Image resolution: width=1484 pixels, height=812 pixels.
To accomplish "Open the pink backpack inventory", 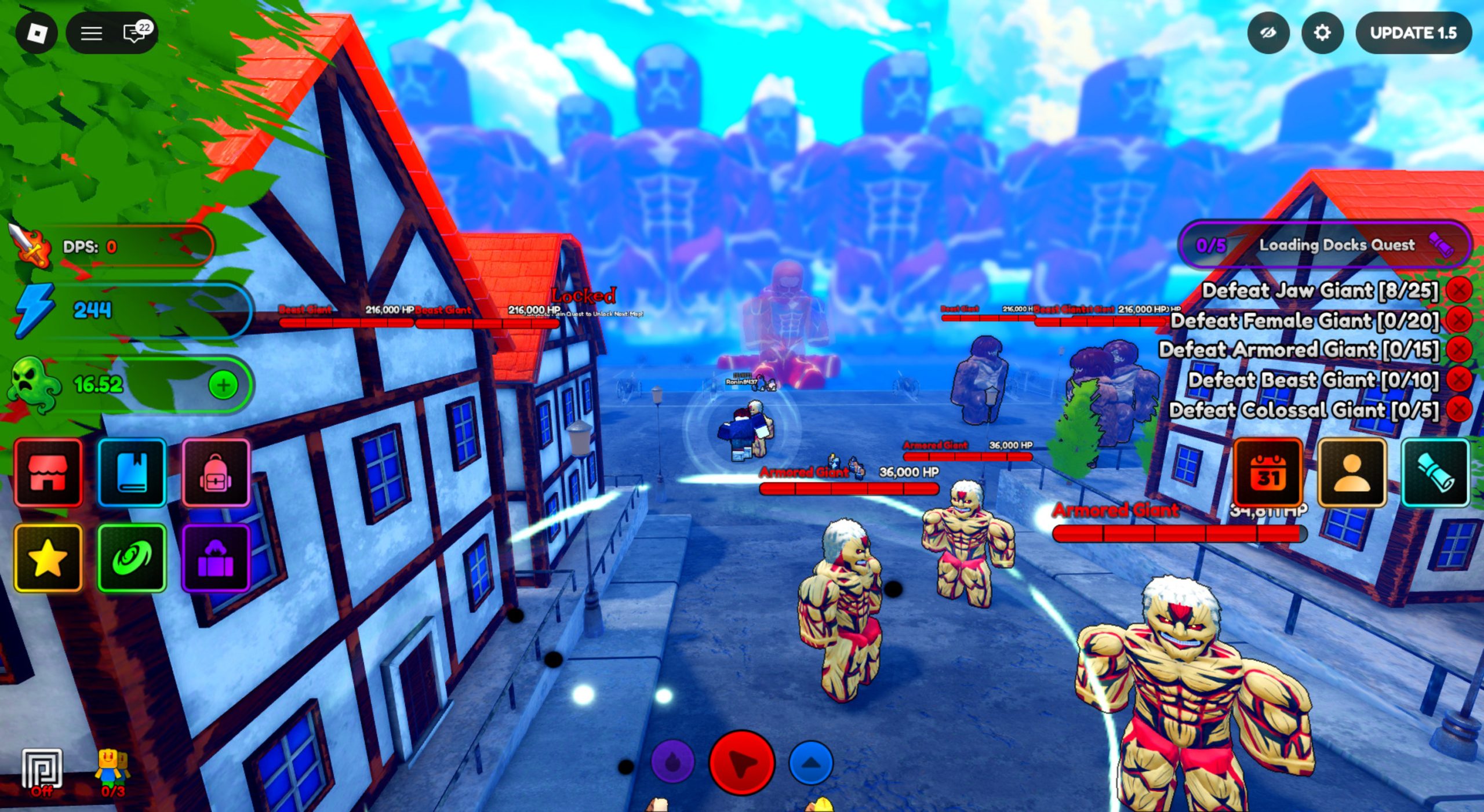I will 216,472.
